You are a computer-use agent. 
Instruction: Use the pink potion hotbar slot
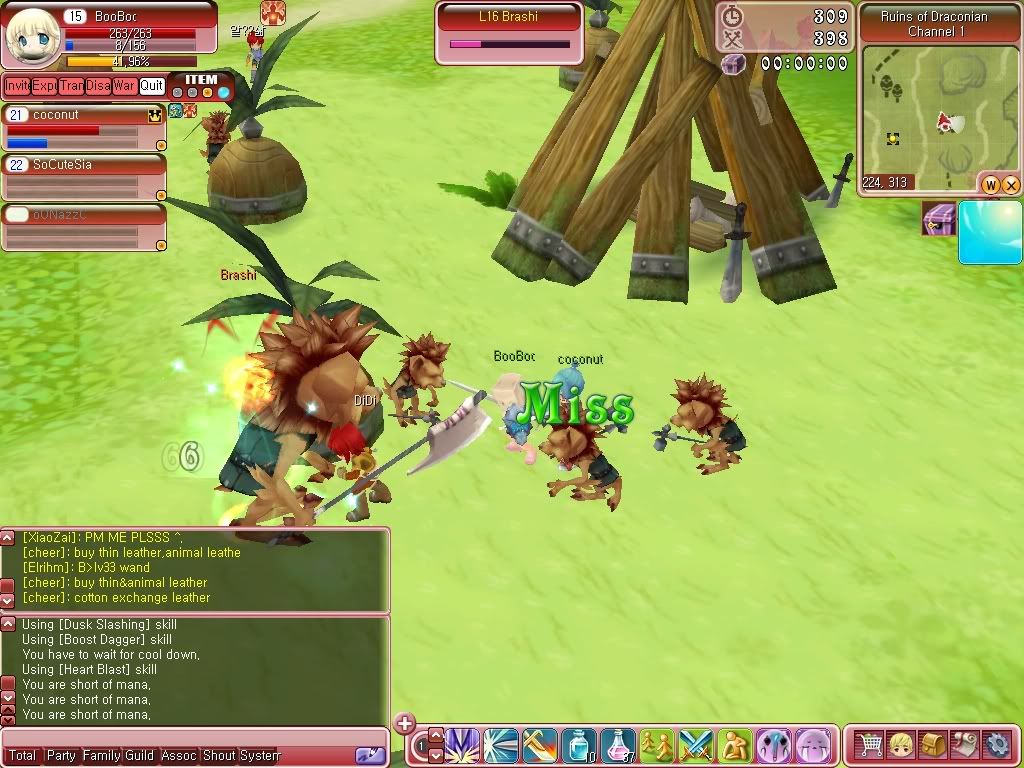(x=618, y=746)
